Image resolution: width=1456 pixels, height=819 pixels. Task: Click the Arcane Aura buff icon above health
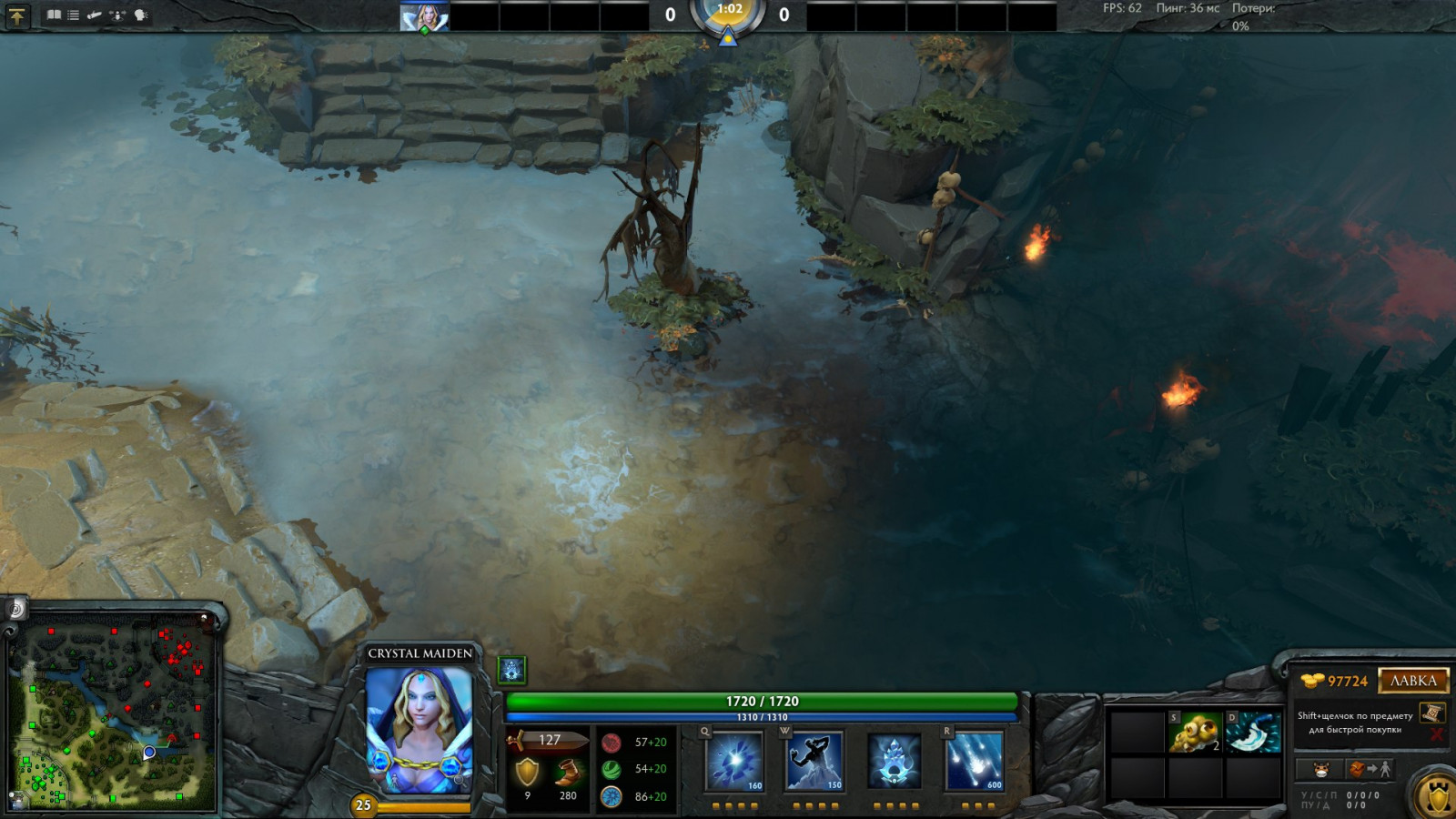click(x=512, y=671)
